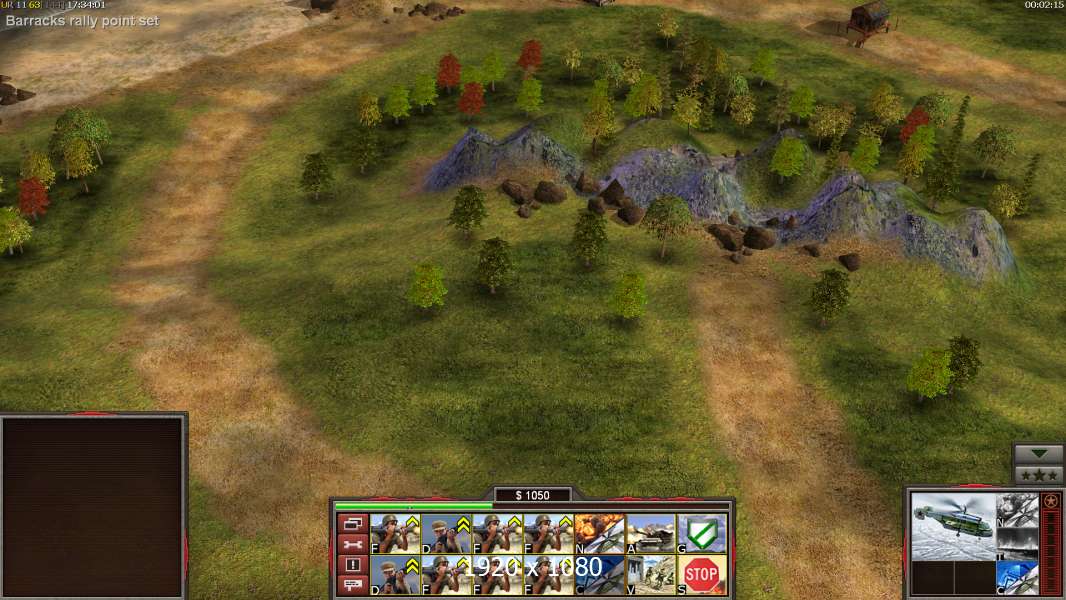
Task: Activate the green shield guard command
Action: 702,533
